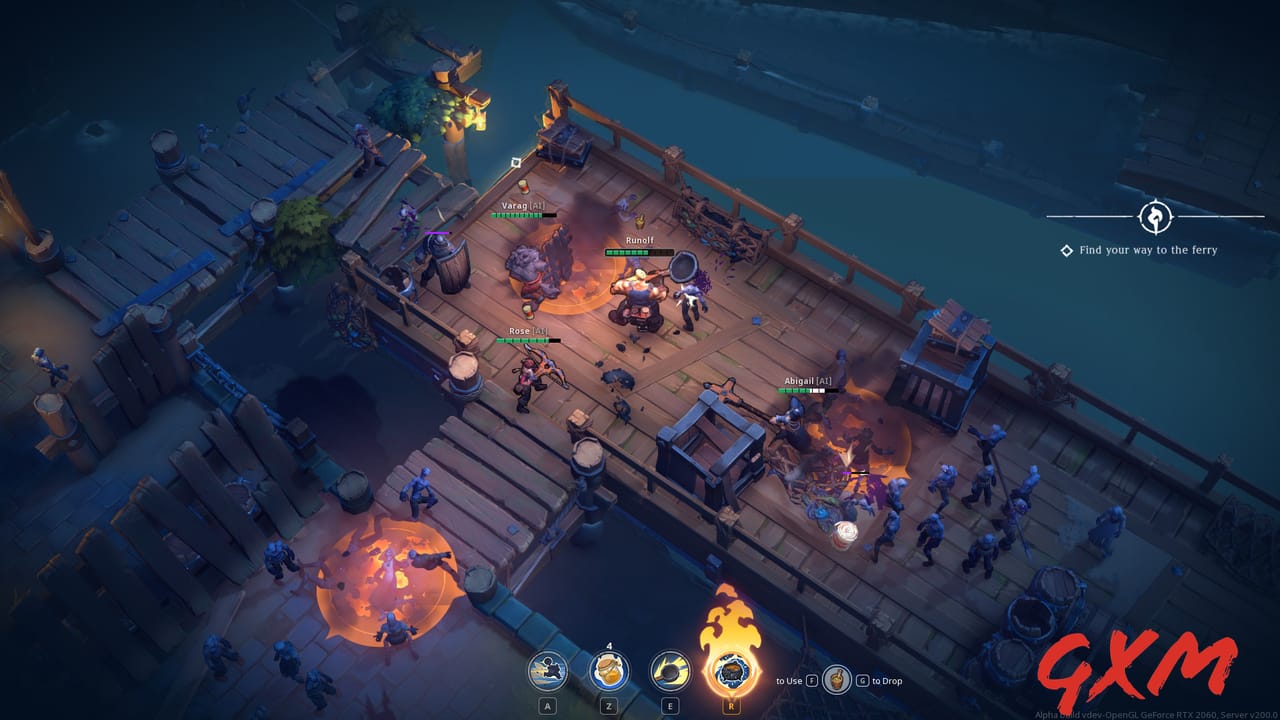The width and height of the screenshot is (1280, 720).
Task: Trigger the flaming cauldron ultimate icon
Action: [x=731, y=673]
